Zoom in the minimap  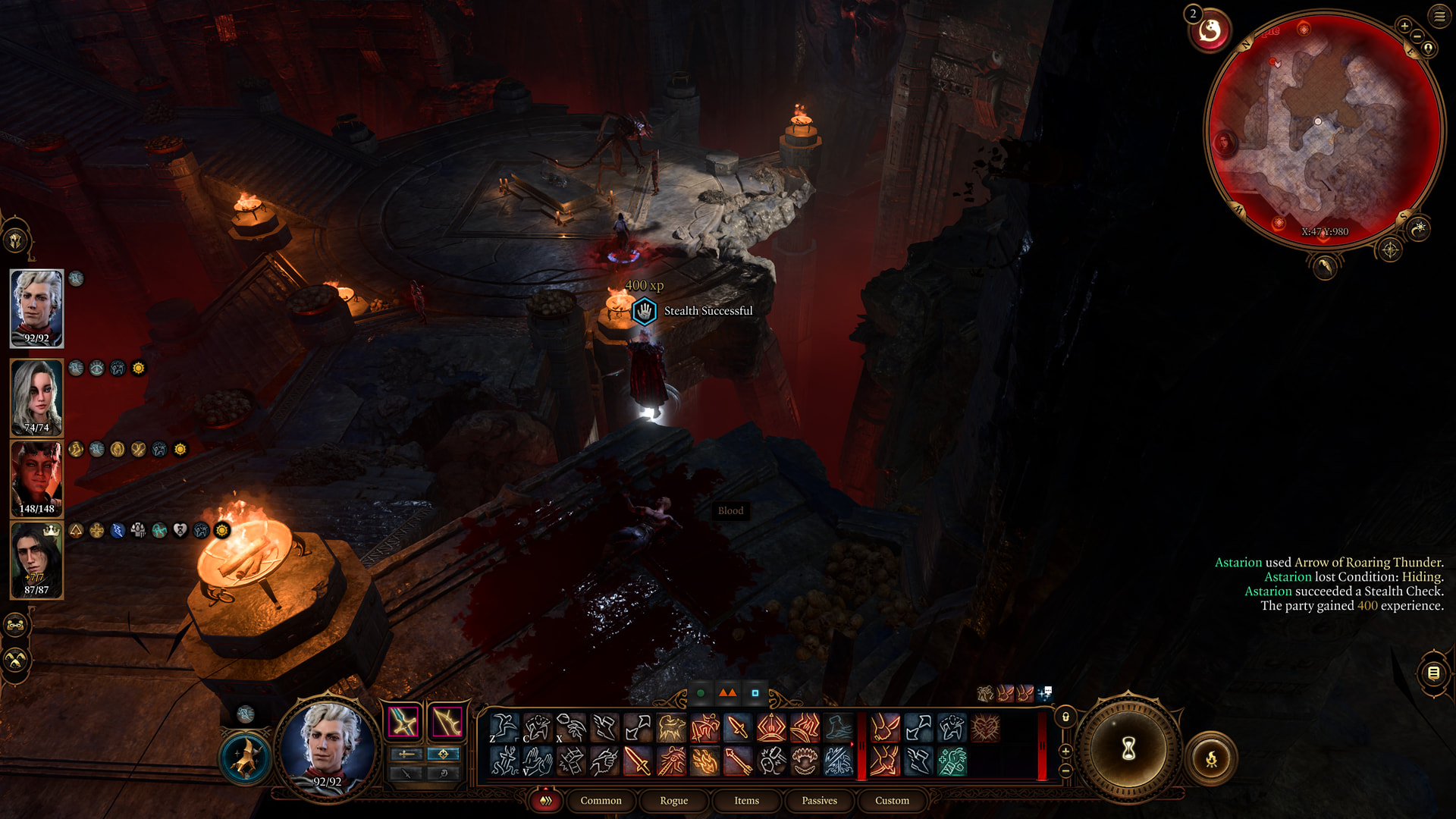click(x=1404, y=26)
